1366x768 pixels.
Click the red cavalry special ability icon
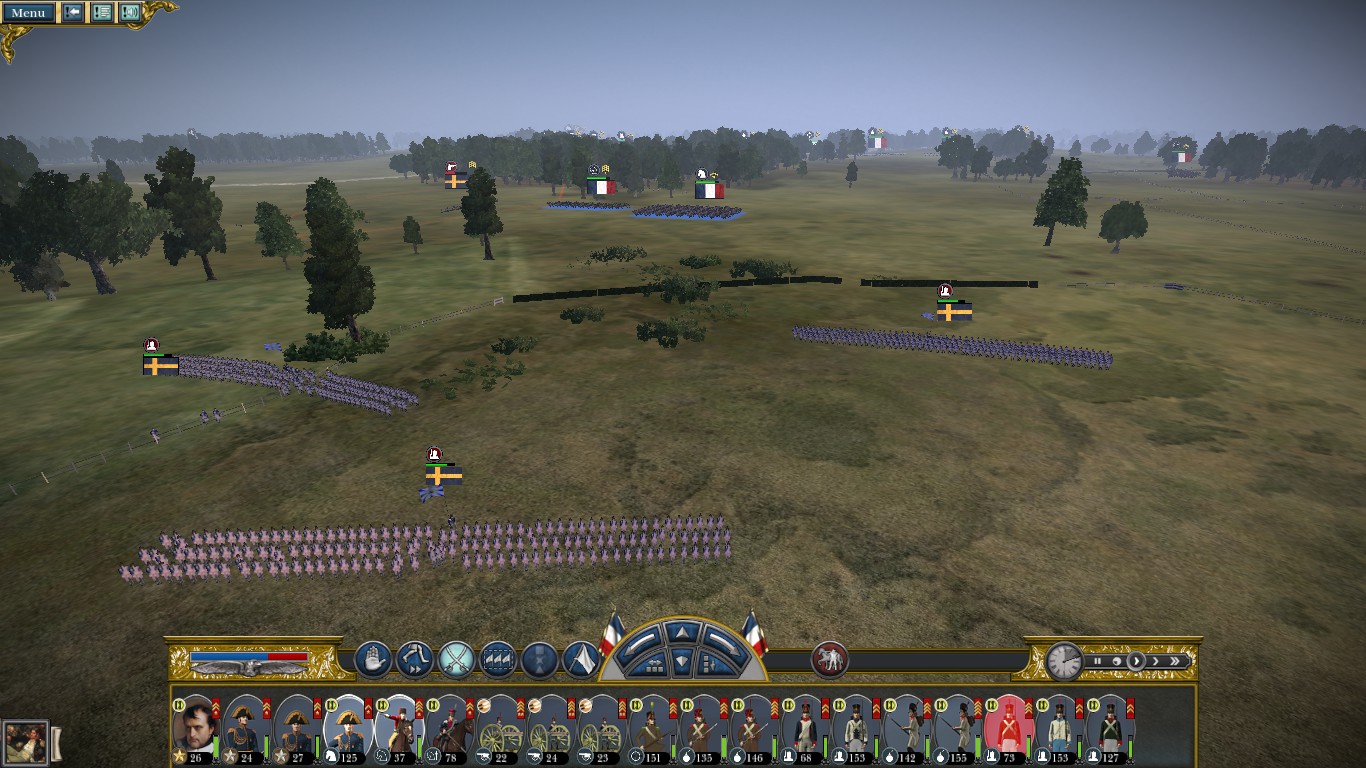point(829,660)
